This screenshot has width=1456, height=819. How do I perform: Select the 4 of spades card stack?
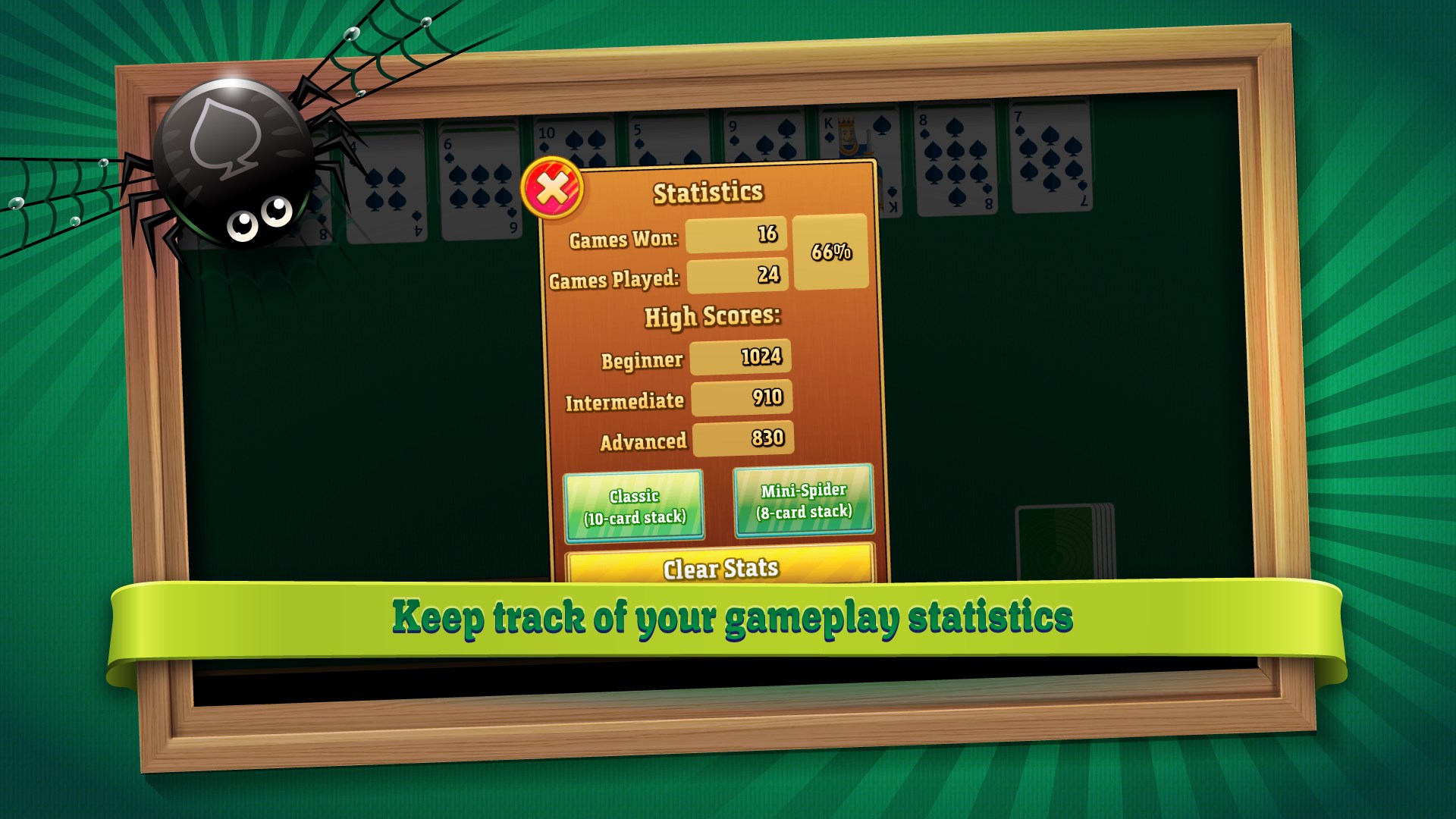[387, 182]
